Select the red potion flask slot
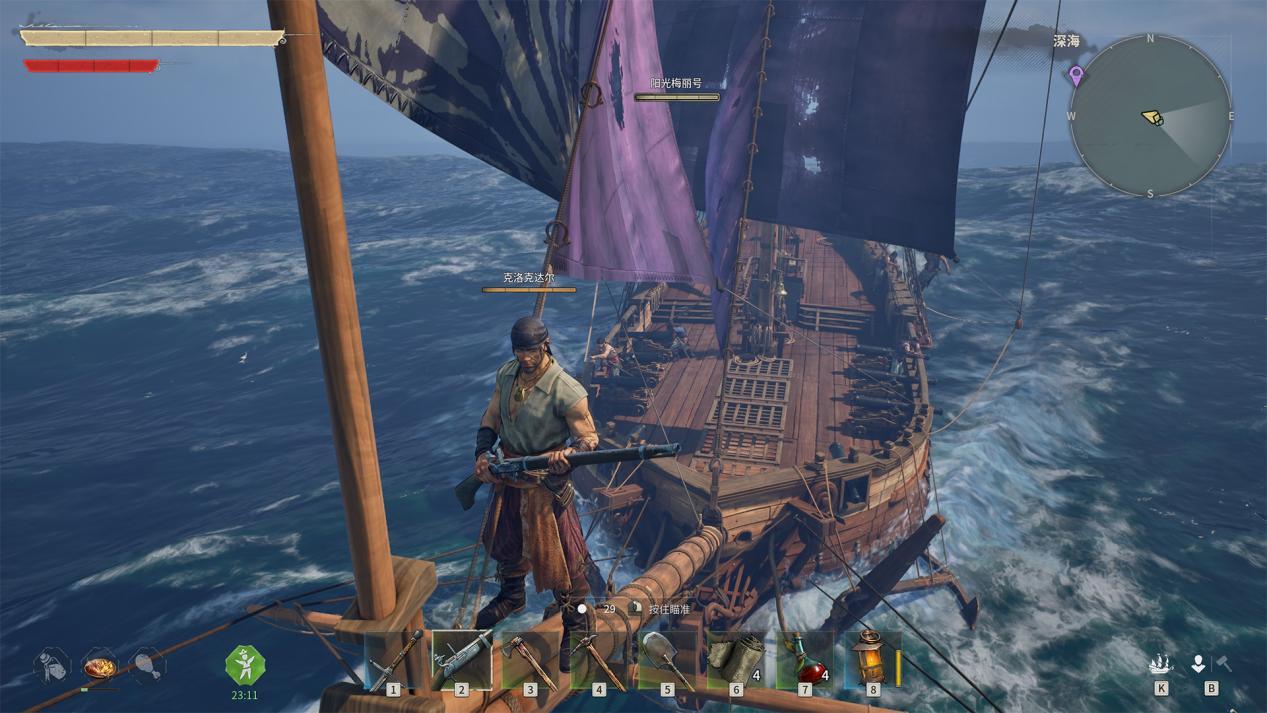The width and height of the screenshot is (1267, 713). coord(804,660)
